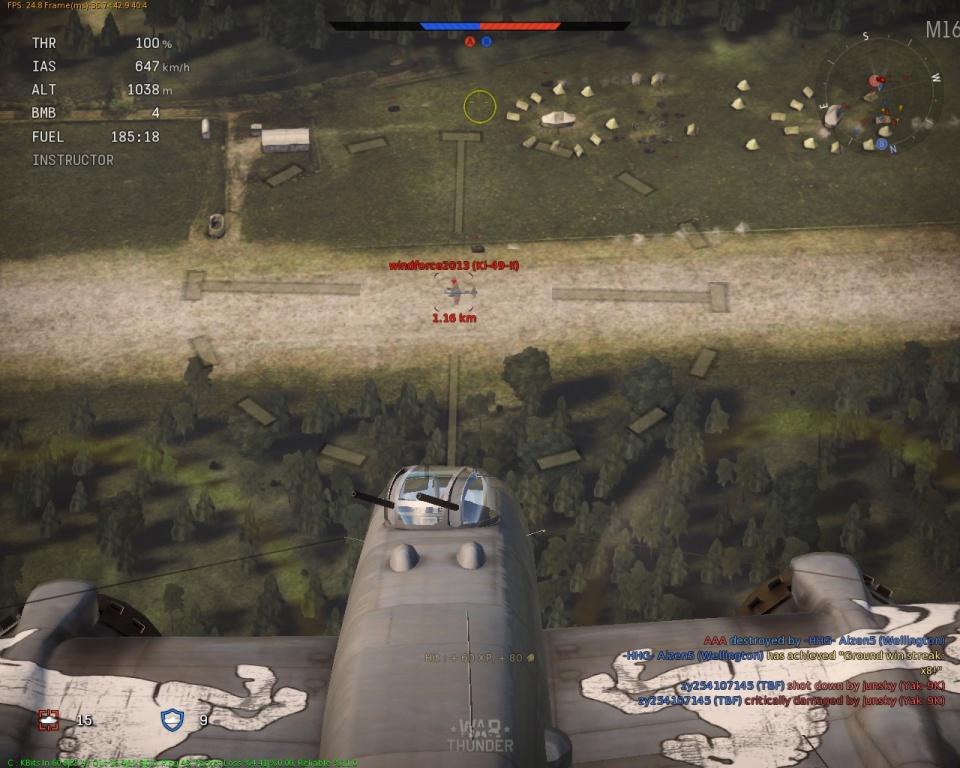The width and height of the screenshot is (960, 768).
Task: Click the blue shield icon
Action: pyautogui.click(x=173, y=719)
